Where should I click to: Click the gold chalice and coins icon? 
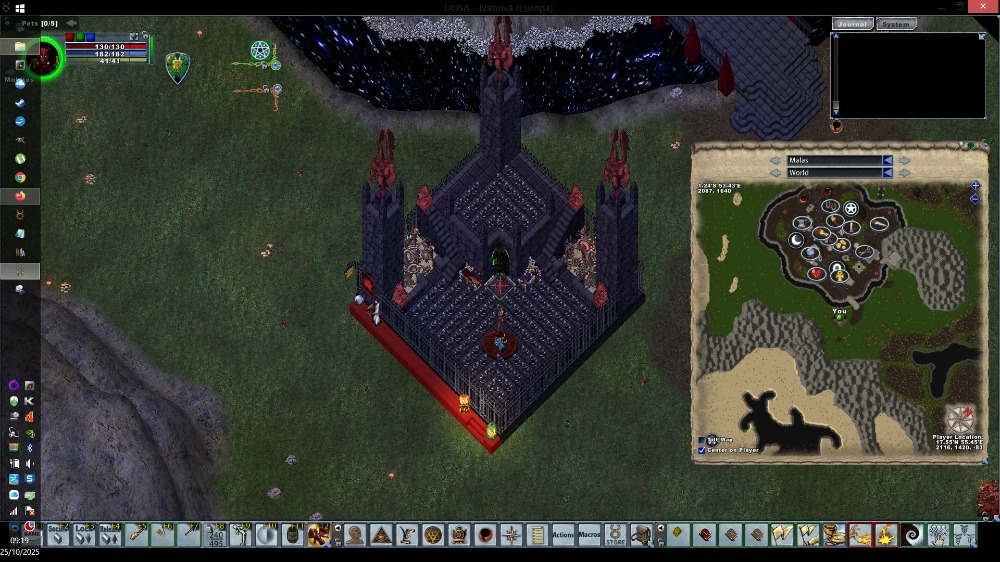(833, 535)
